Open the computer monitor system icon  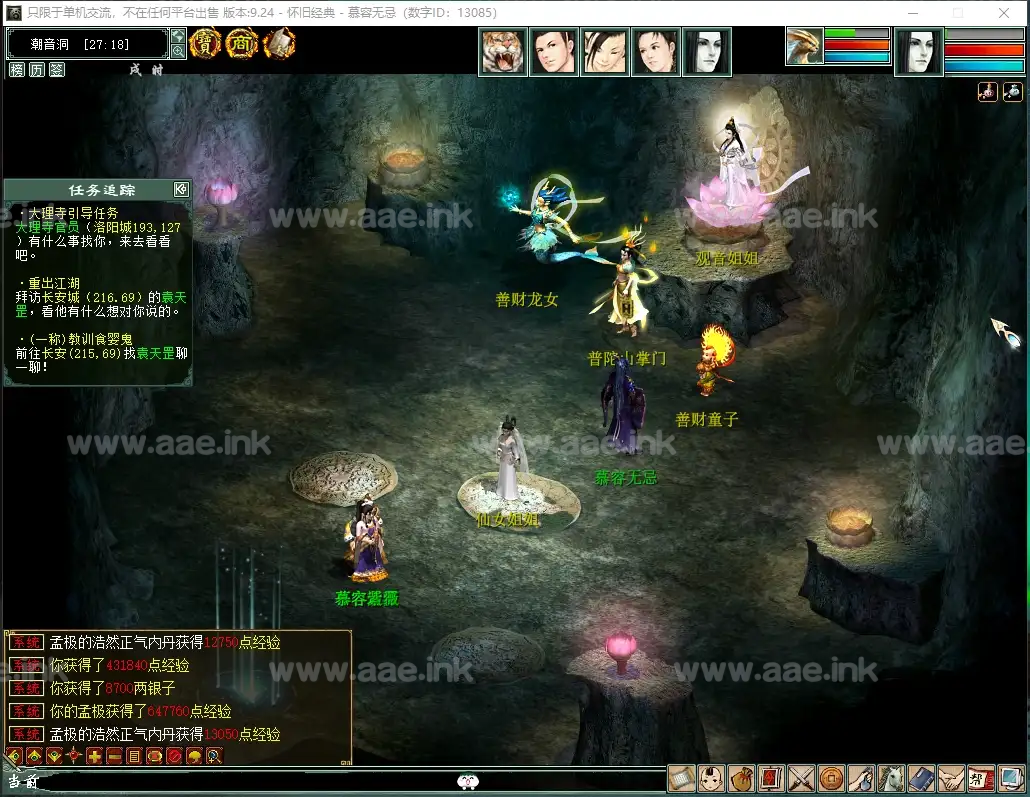point(1011,779)
